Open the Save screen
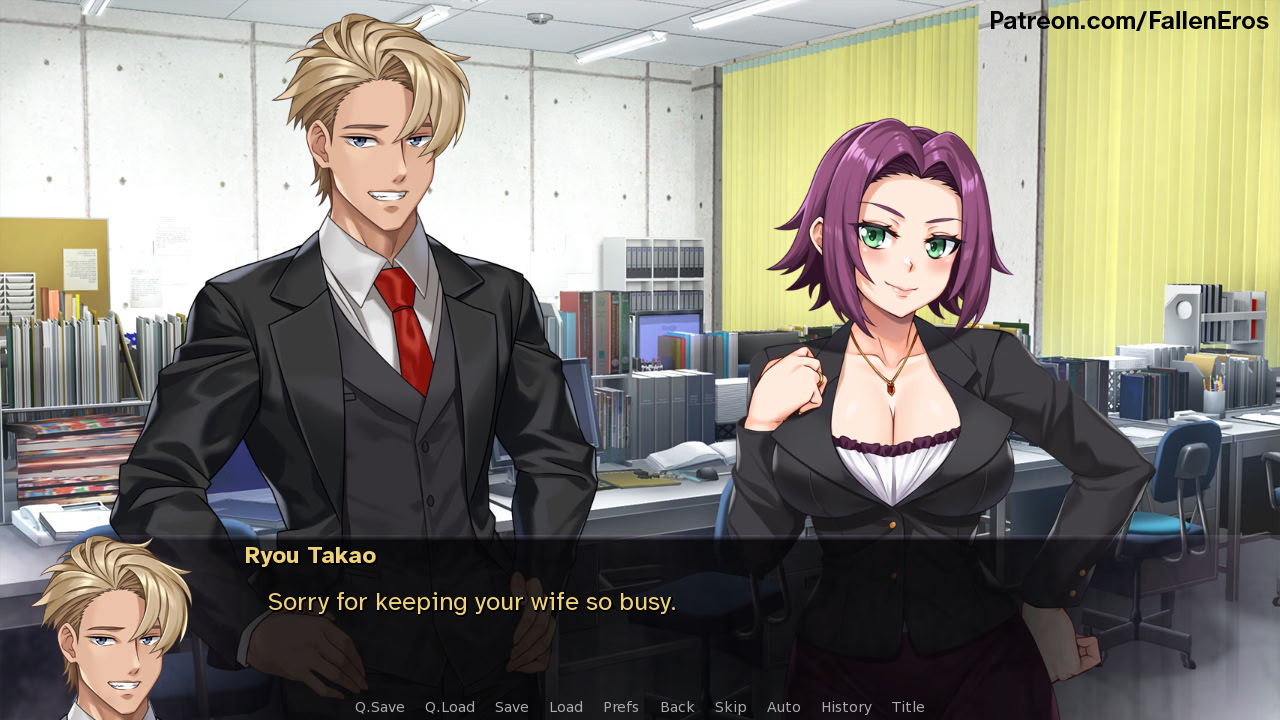Image resolution: width=1280 pixels, height=720 pixels. click(x=511, y=706)
